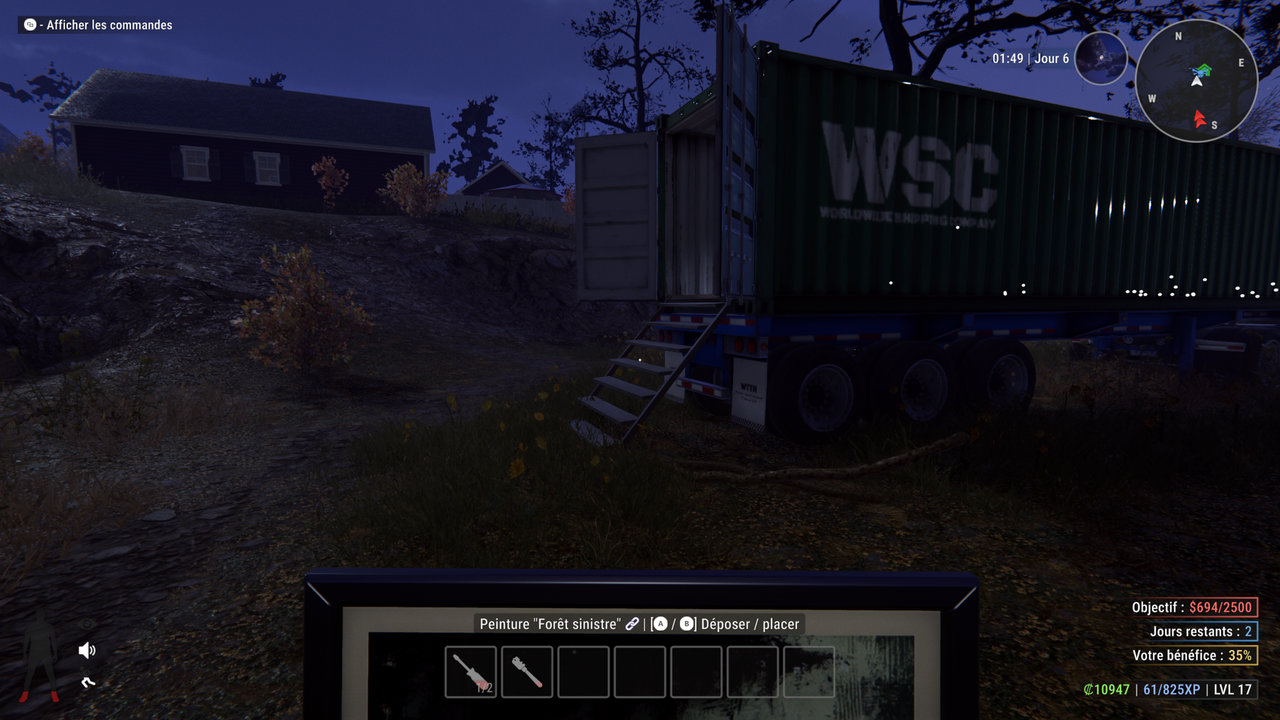Screen dimensions: 1280x720
Task: Select the wrench tool hotbar slot
Action: (527, 671)
